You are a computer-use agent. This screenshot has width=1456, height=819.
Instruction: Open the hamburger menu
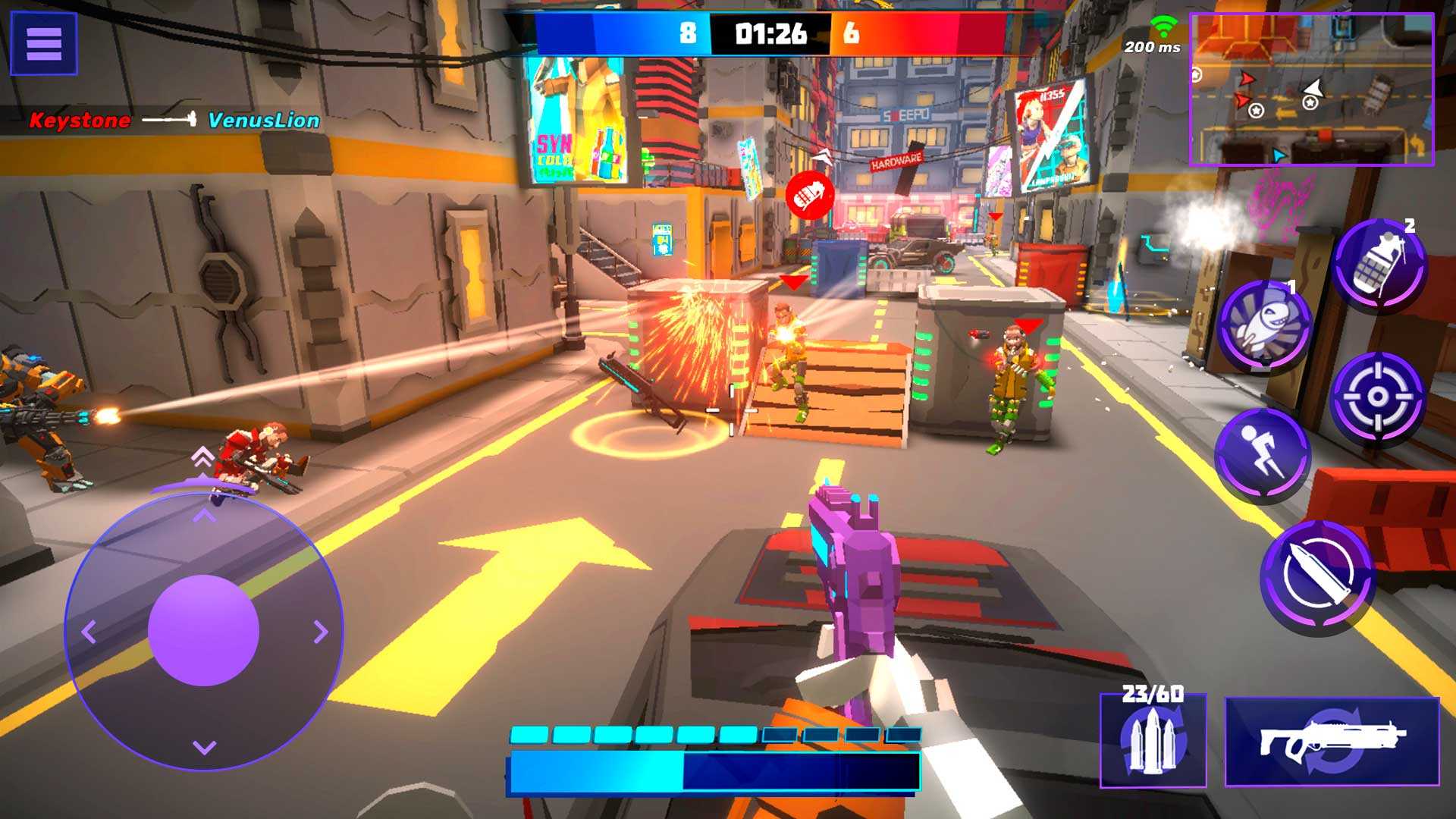[43, 43]
